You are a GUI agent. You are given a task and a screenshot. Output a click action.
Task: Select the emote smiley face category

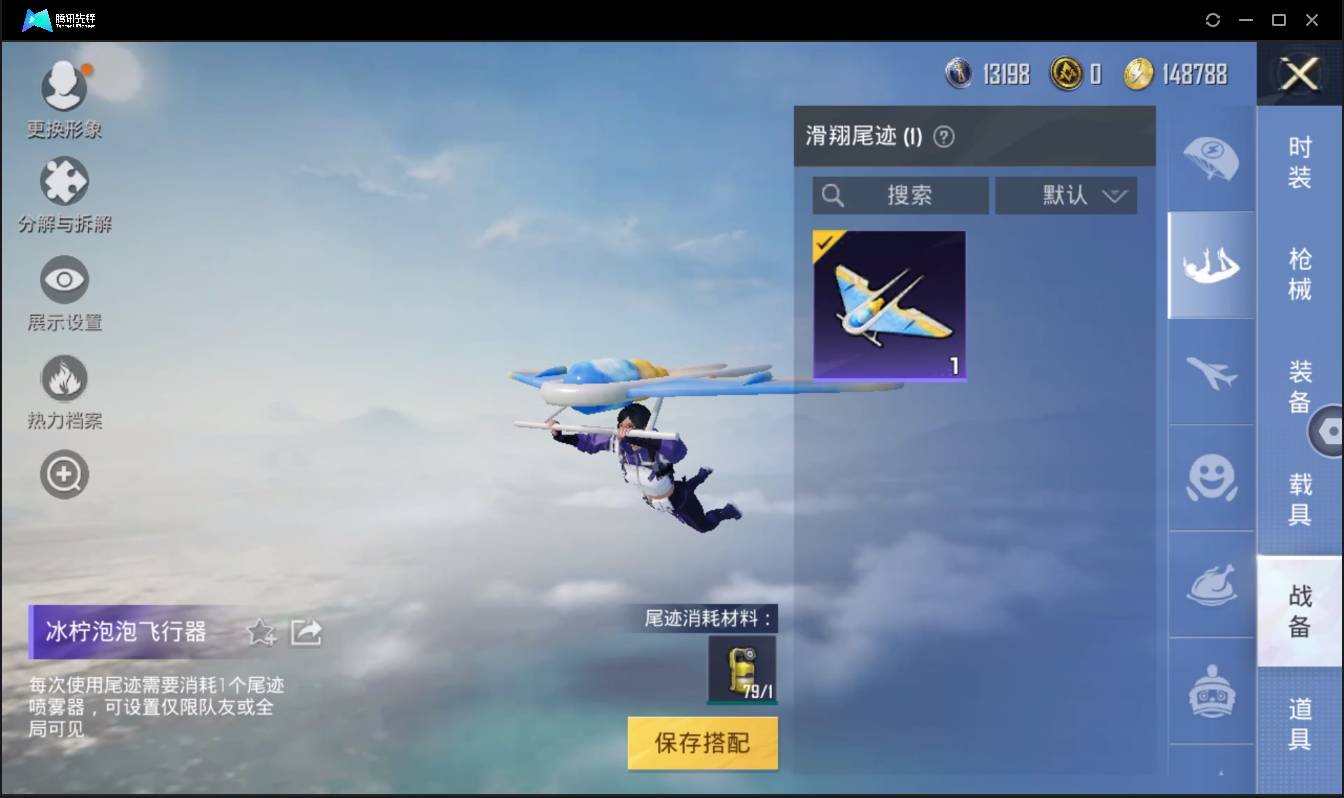(x=1210, y=479)
